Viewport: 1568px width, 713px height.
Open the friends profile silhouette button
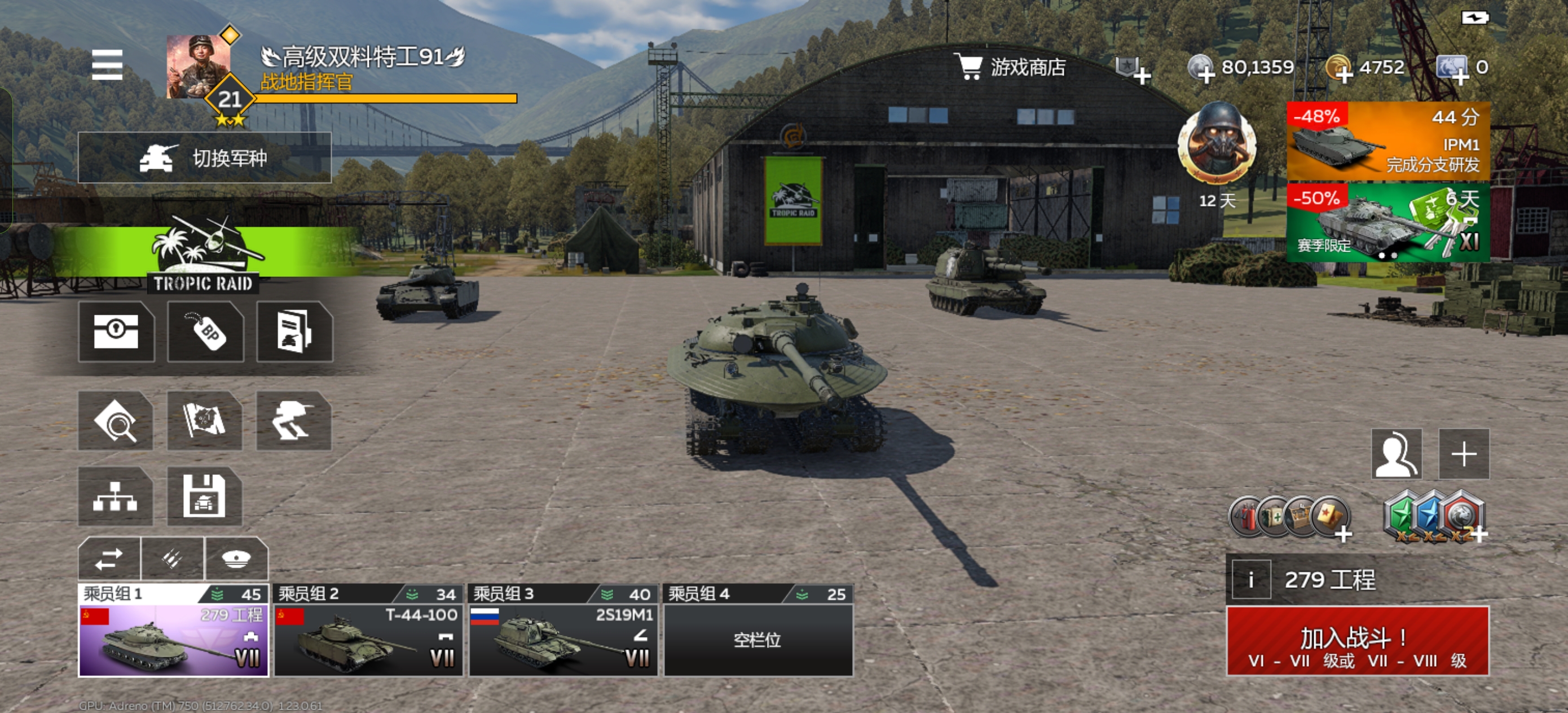coord(1397,454)
